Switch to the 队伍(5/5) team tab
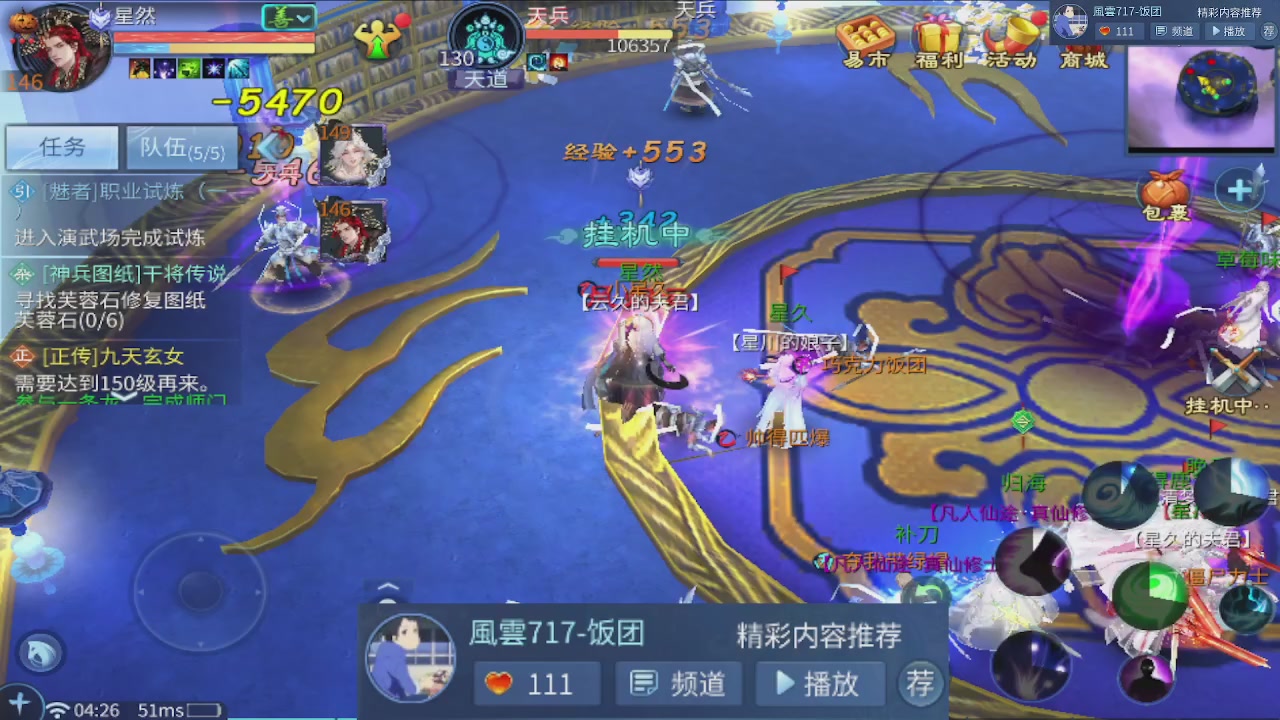This screenshot has width=1280, height=720. [x=181, y=148]
